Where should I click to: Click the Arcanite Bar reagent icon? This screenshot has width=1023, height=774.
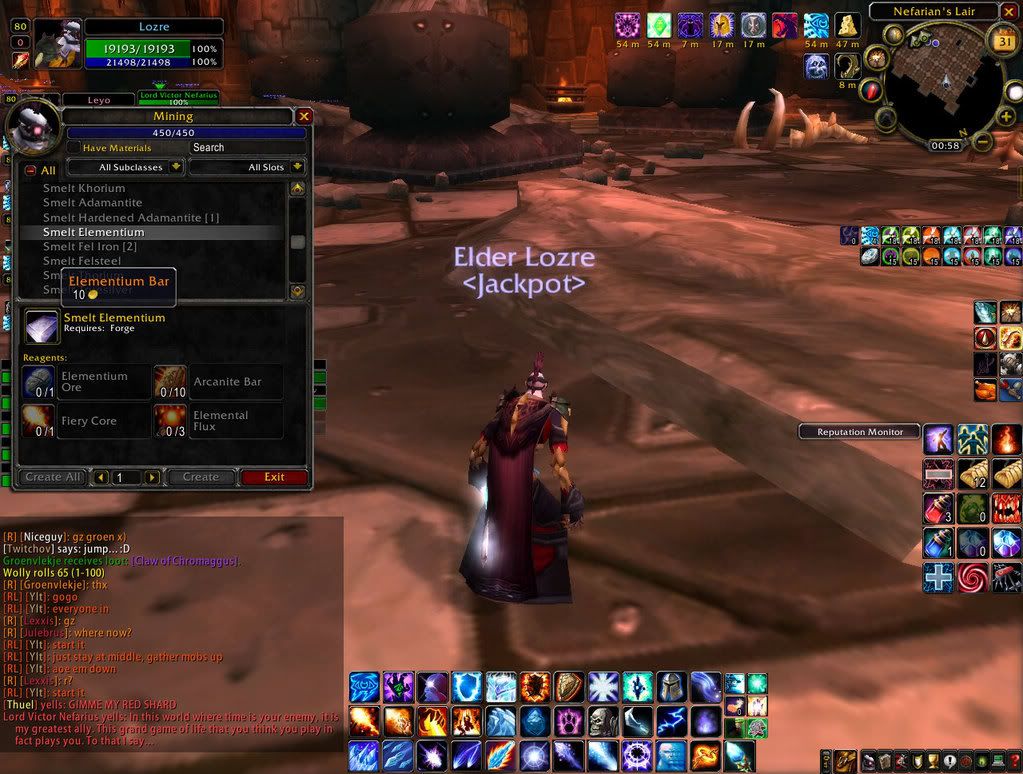point(170,382)
